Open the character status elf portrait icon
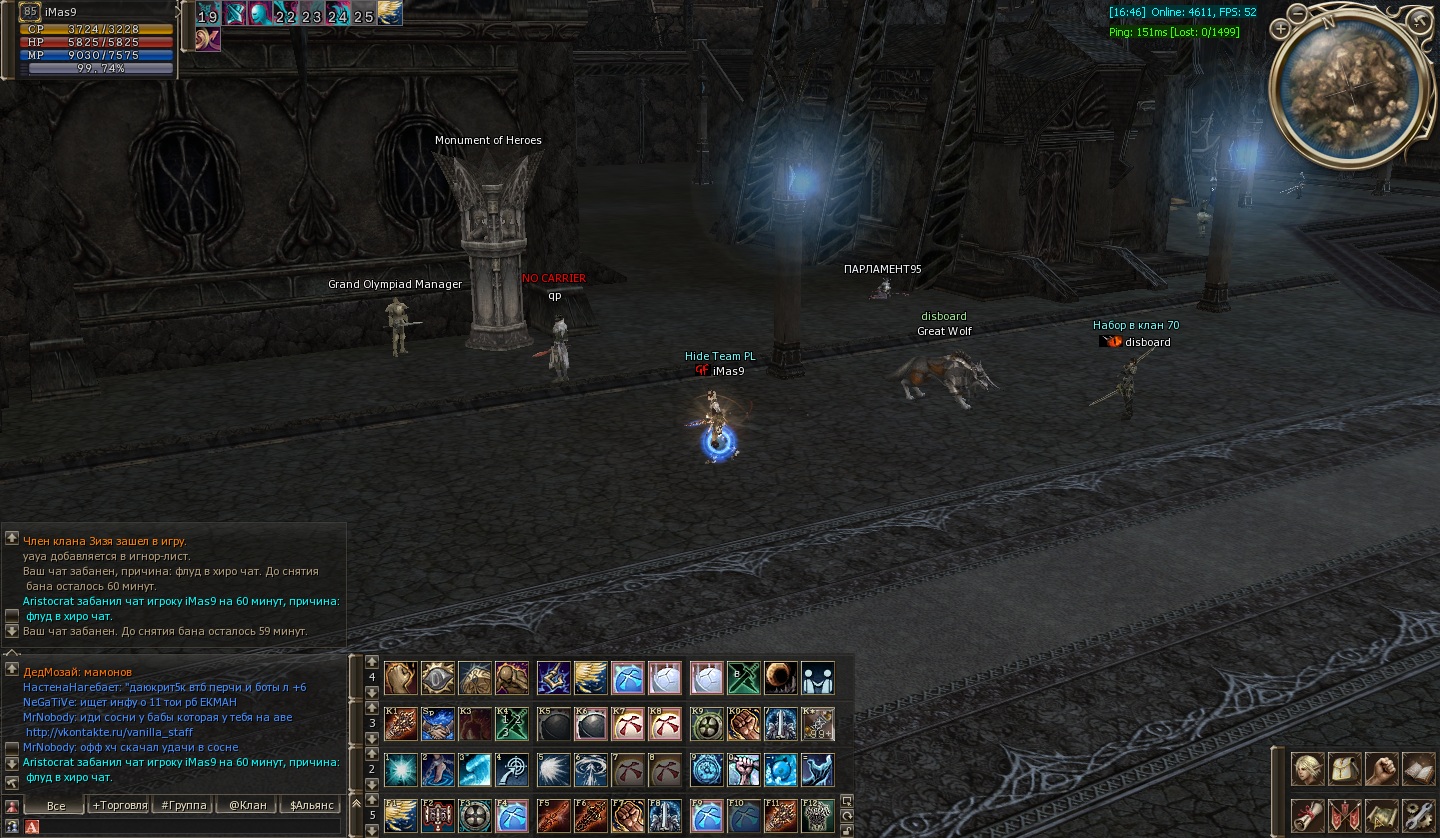Screen dimensions: 1440x838 pyautogui.click(x=1308, y=769)
